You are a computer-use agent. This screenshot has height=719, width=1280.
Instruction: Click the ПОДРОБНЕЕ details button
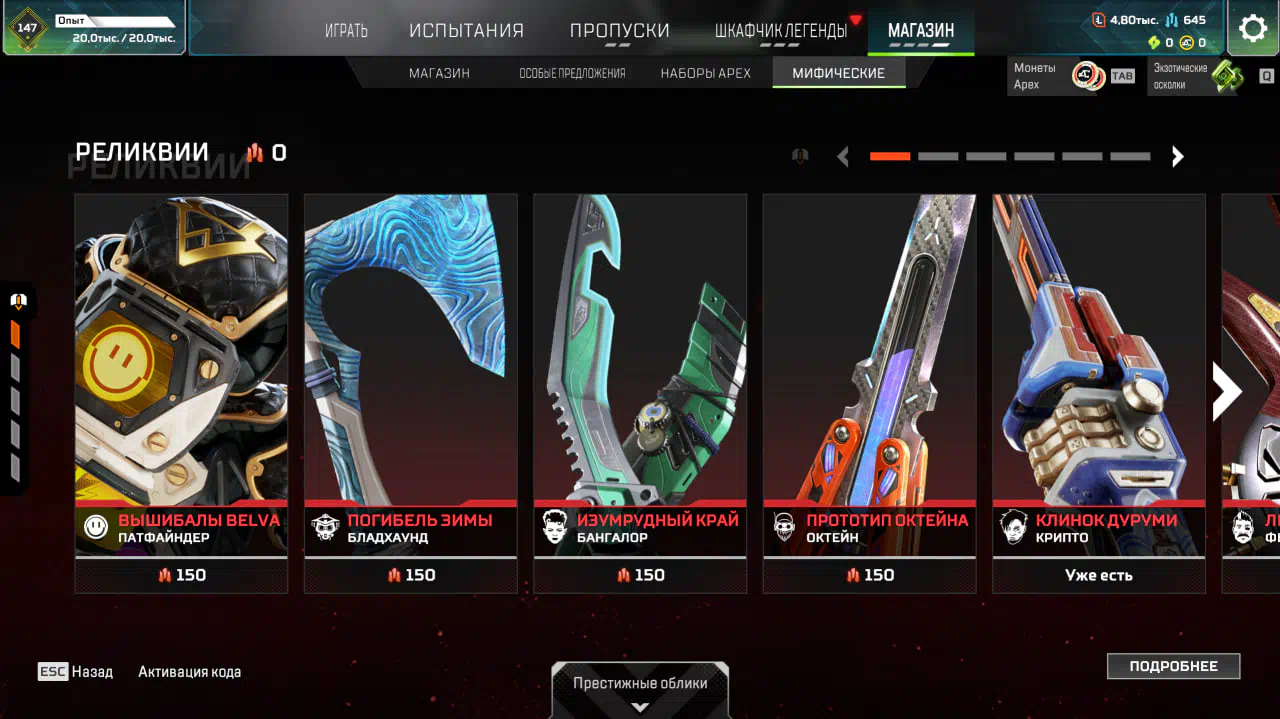(x=1173, y=666)
